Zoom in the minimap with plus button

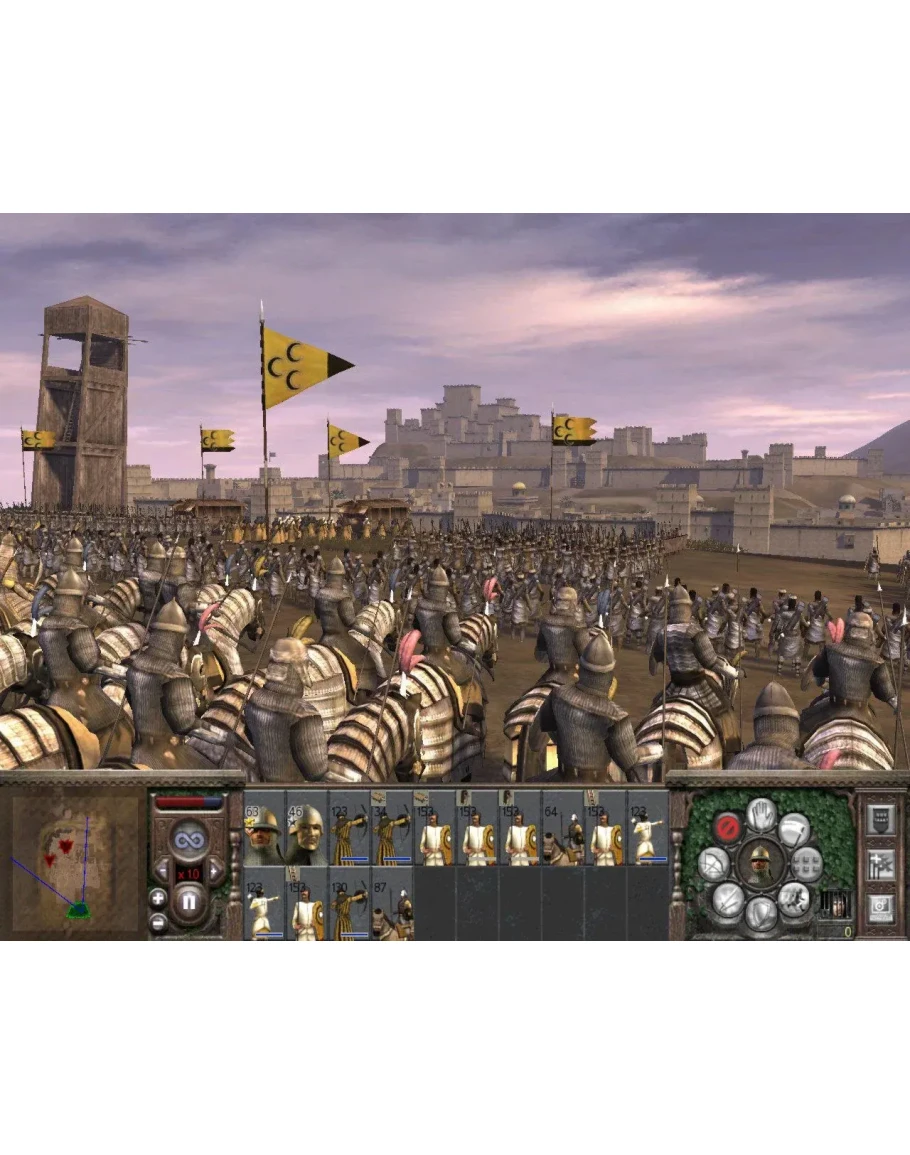pyautogui.click(x=158, y=896)
